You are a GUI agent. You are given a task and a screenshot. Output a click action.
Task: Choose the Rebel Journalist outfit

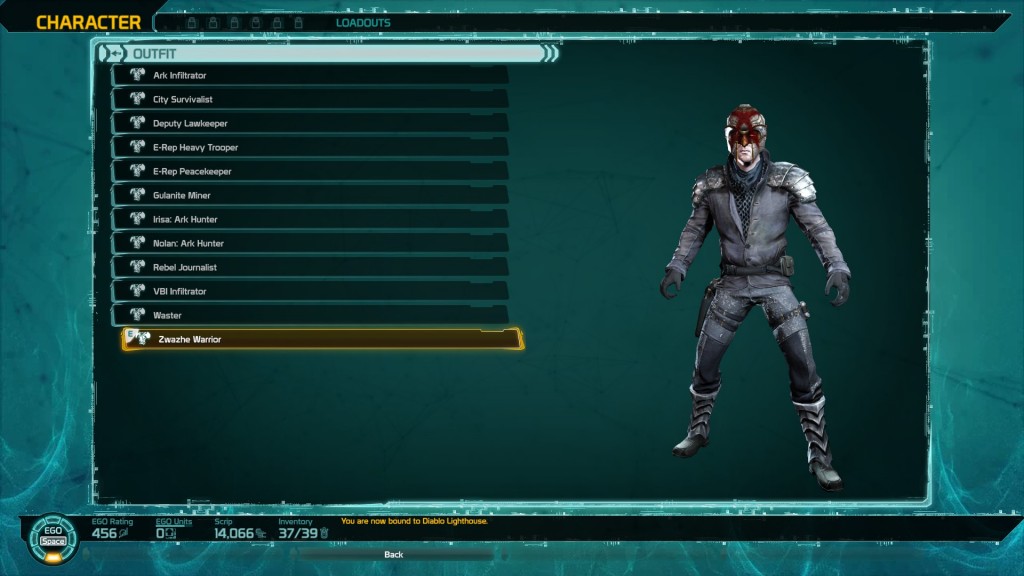click(x=310, y=267)
